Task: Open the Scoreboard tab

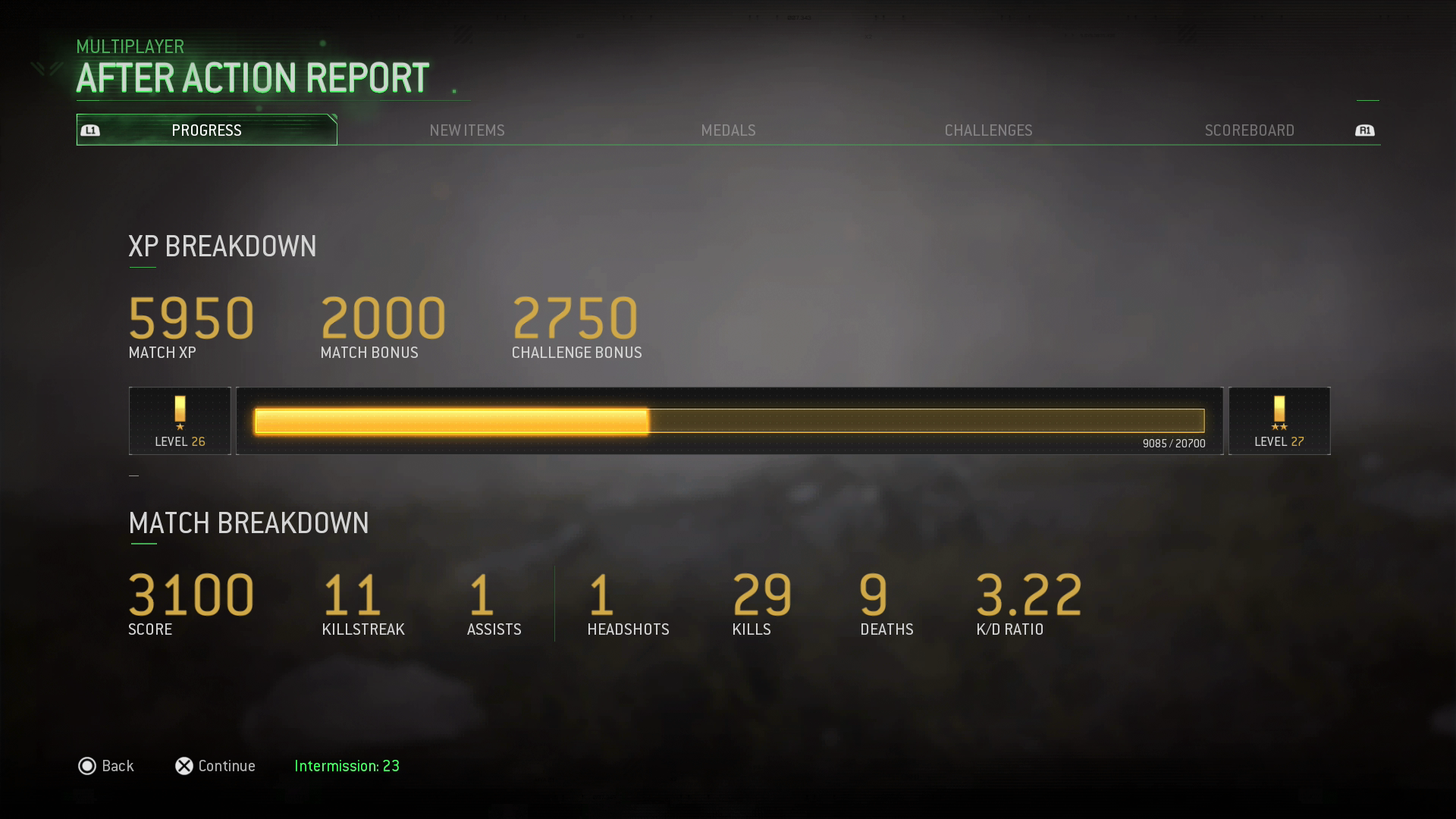Action: tap(1249, 130)
